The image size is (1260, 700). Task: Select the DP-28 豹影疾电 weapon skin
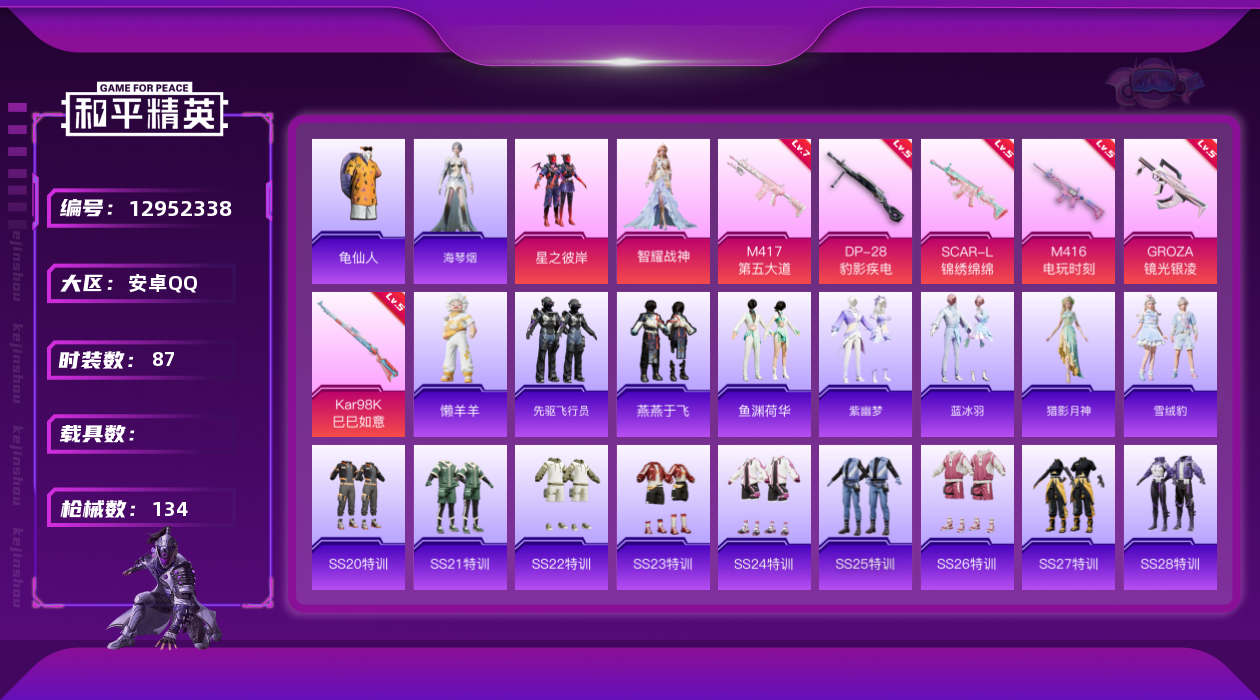tap(865, 211)
